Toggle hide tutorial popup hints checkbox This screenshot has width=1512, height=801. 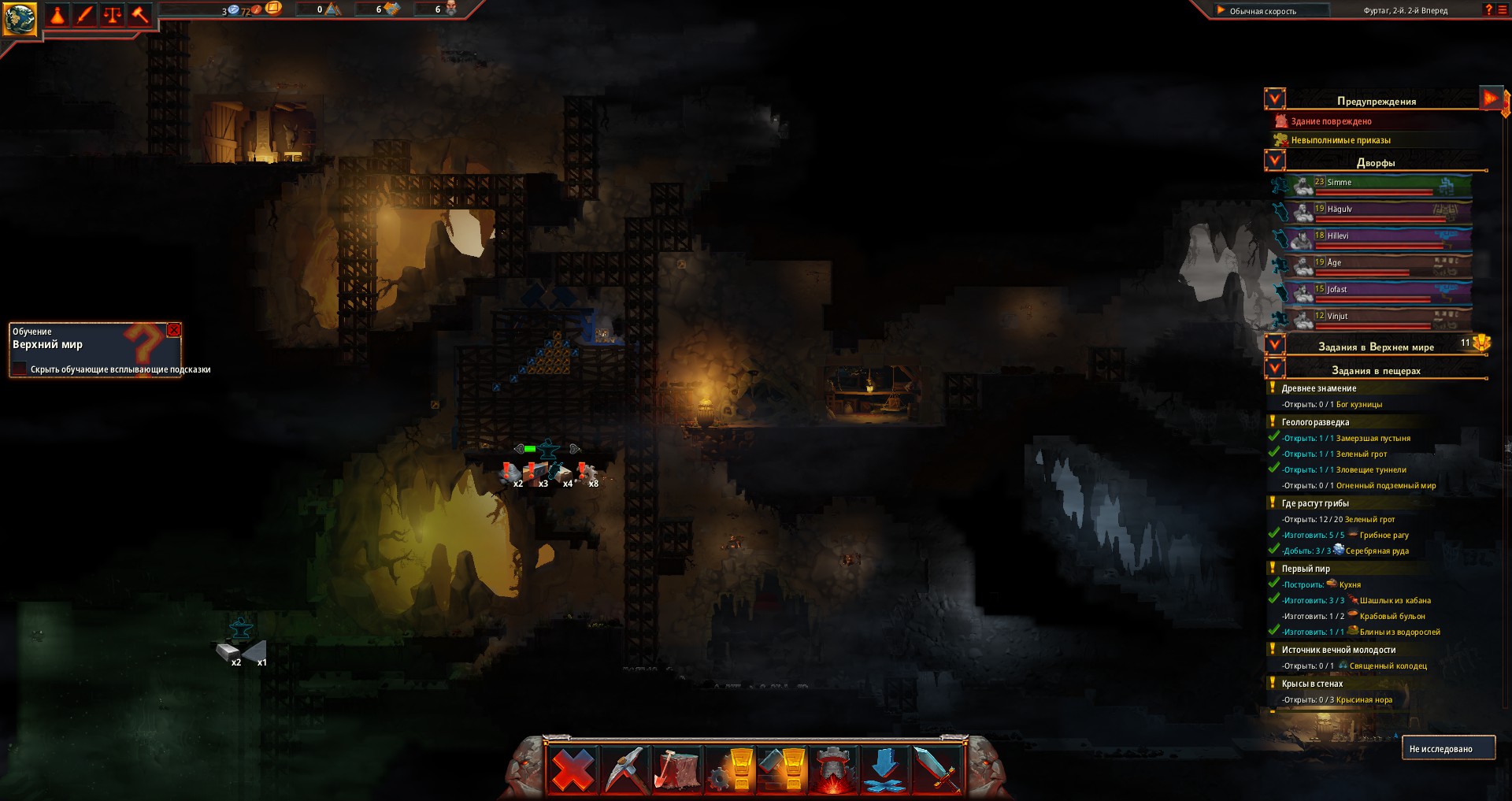point(19,368)
